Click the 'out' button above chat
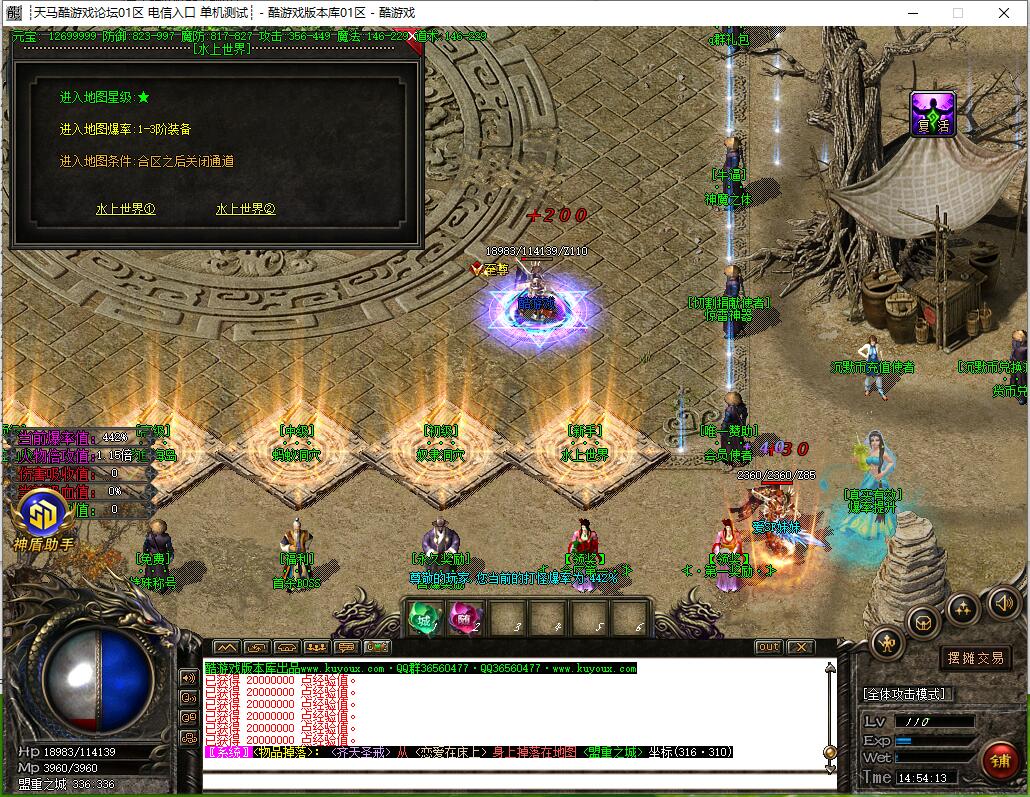The image size is (1030, 797). click(768, 647)
